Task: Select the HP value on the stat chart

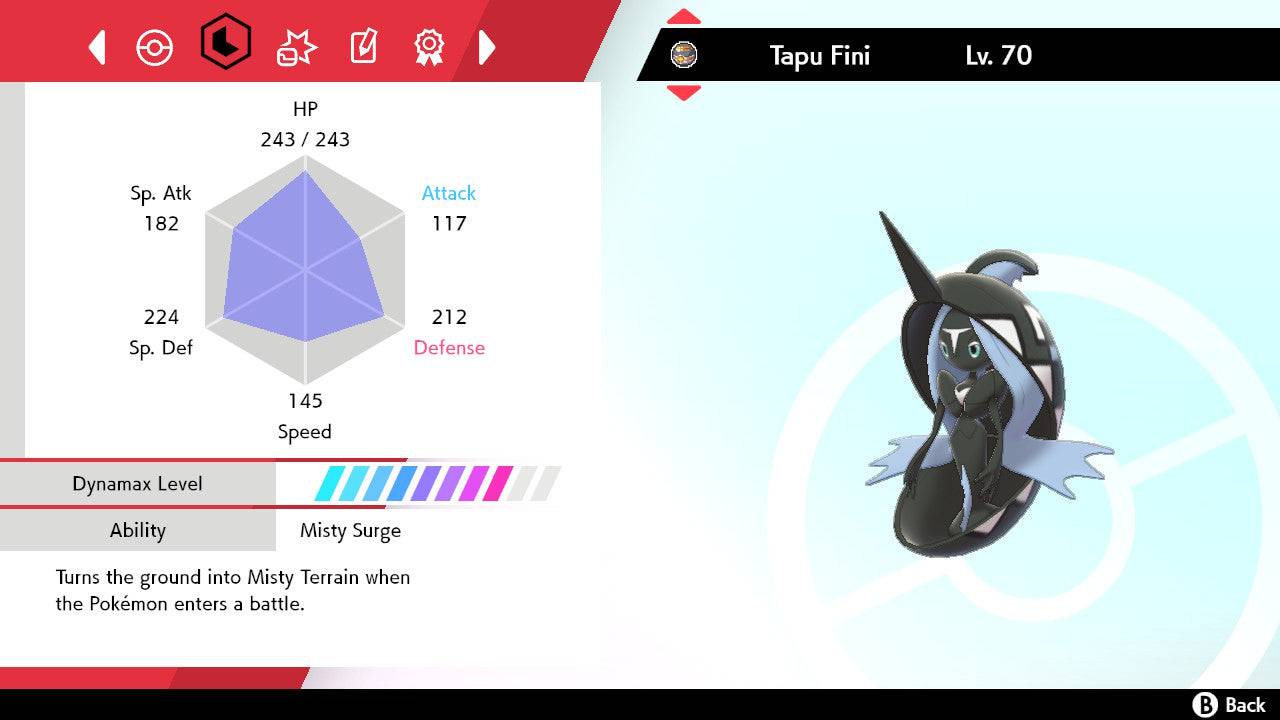Action: click(x=305, y=139)
